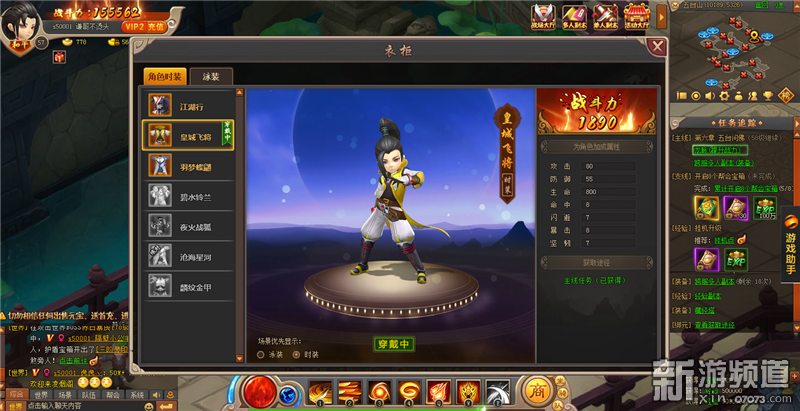Close the wardrobe window
This screenshot has height=411, width=800.
657,46
